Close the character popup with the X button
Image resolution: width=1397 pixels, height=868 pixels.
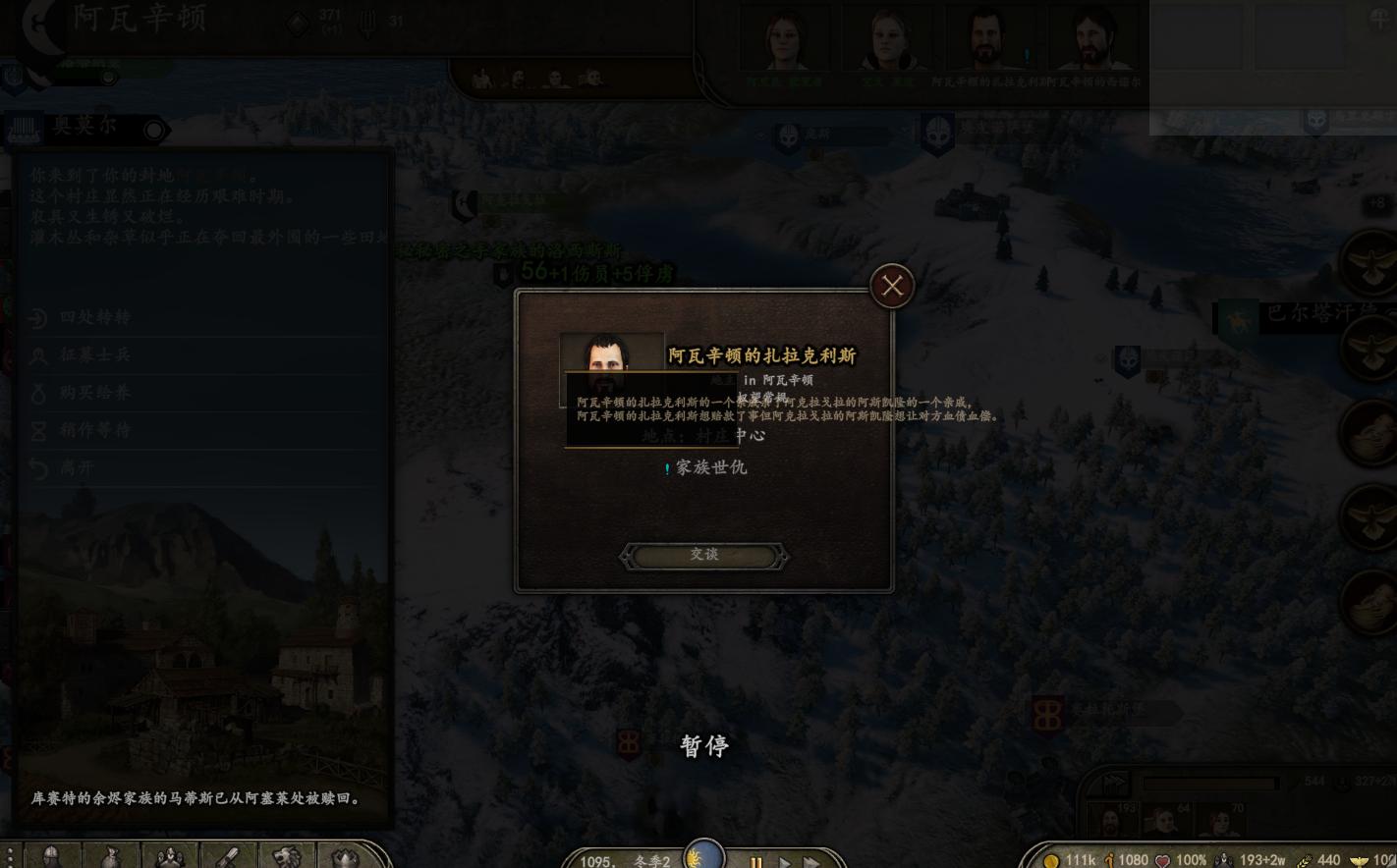892,286
